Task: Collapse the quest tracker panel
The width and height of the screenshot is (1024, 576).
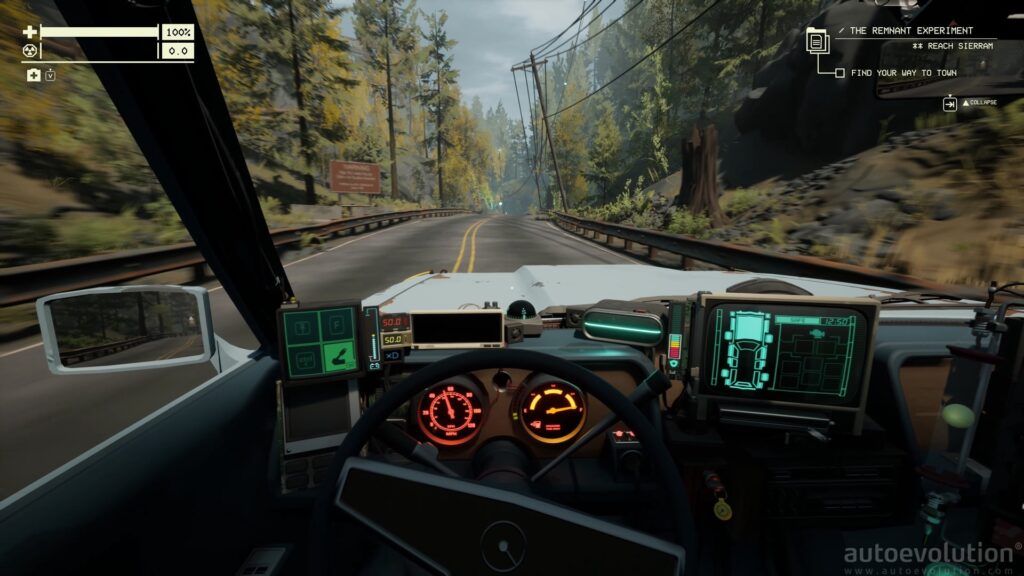Action: coord(950,103)
